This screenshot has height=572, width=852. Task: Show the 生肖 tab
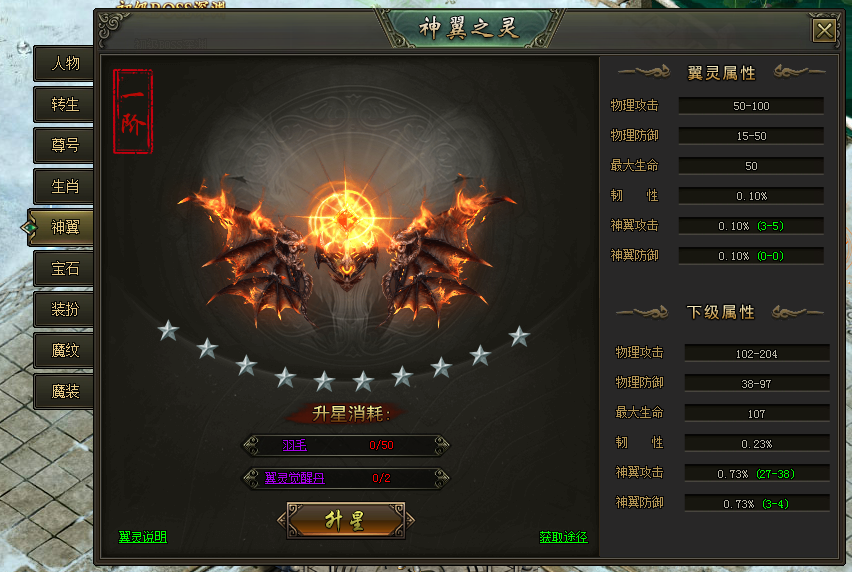(x=65, y=186)
